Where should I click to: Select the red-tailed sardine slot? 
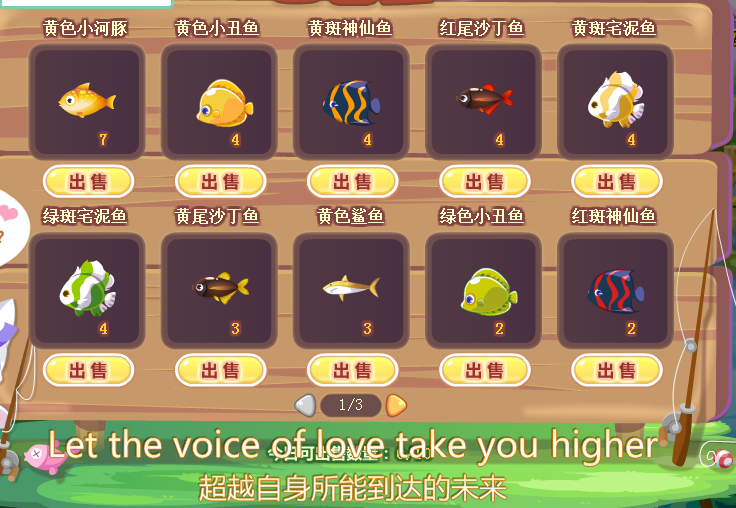coord(484,101)
